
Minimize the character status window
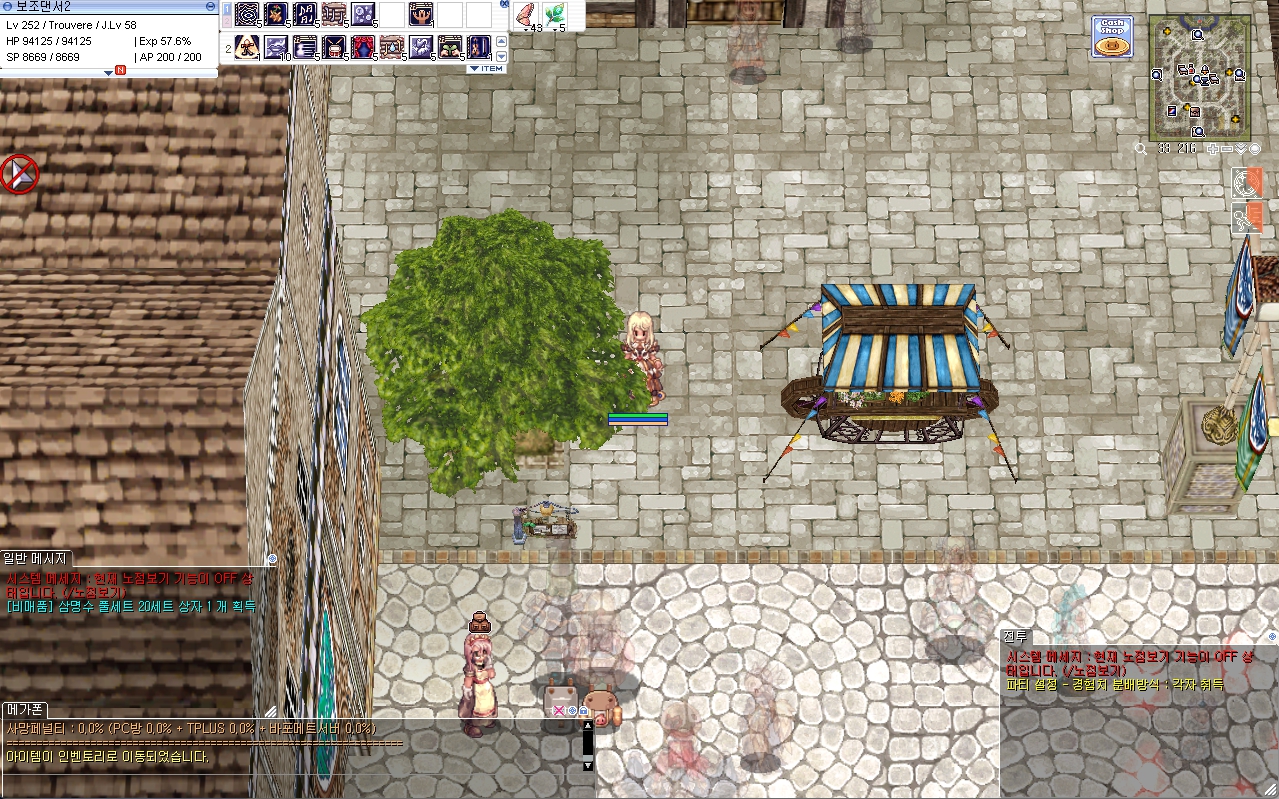(209, 6)
